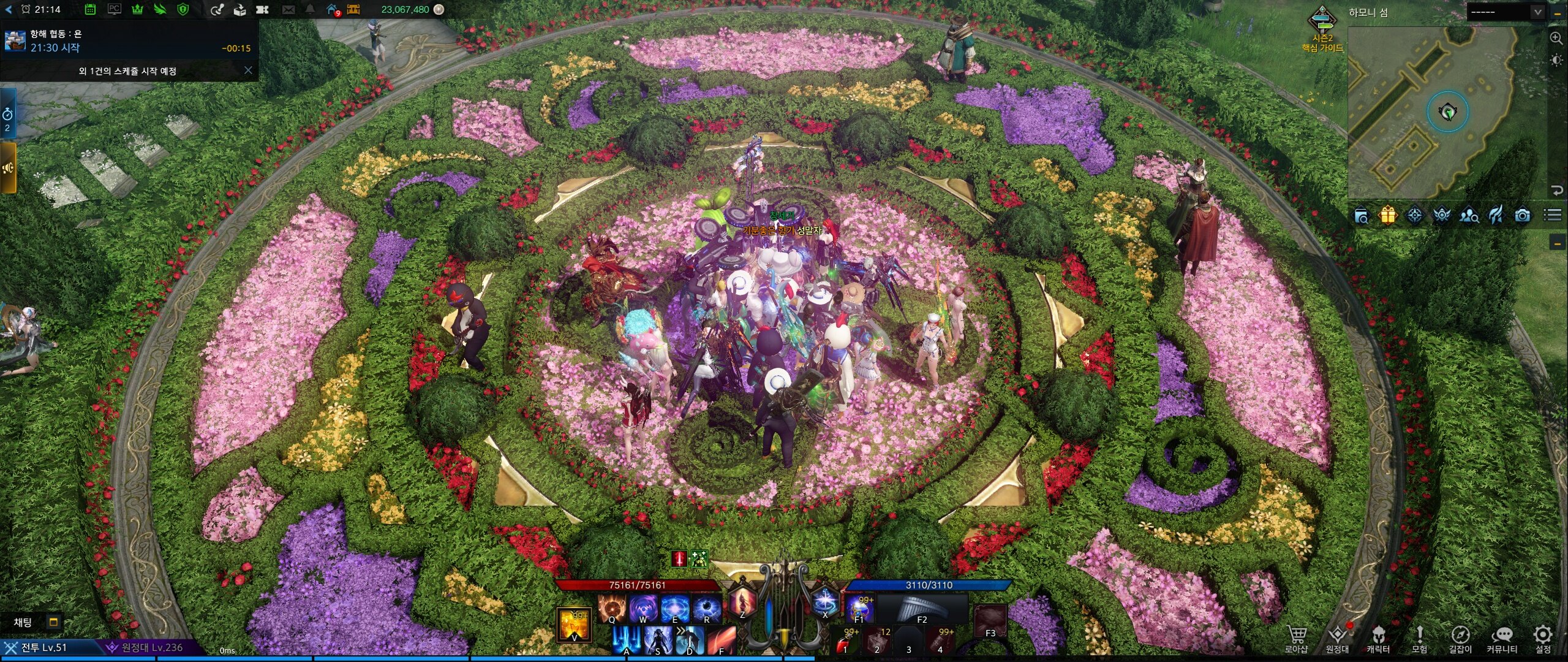Open the Settings gear menu

[1542, 638]
